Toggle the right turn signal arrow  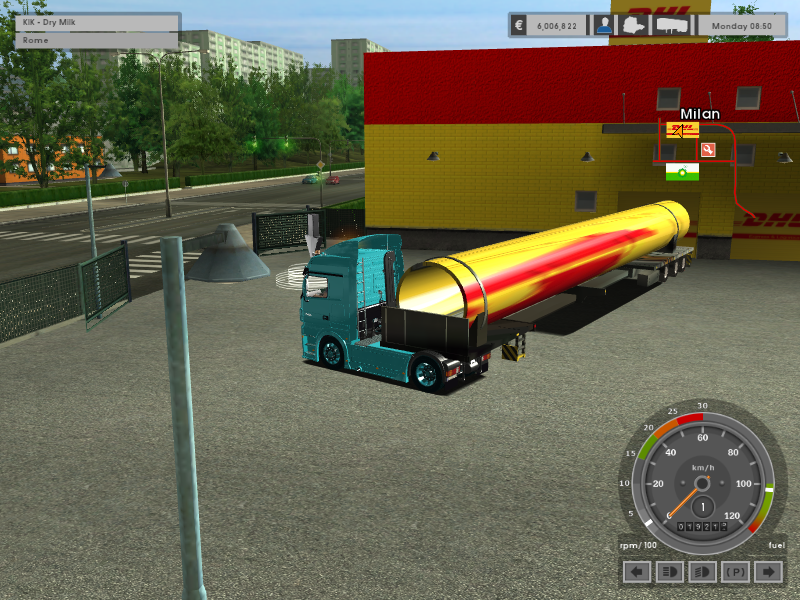(767, 572)
